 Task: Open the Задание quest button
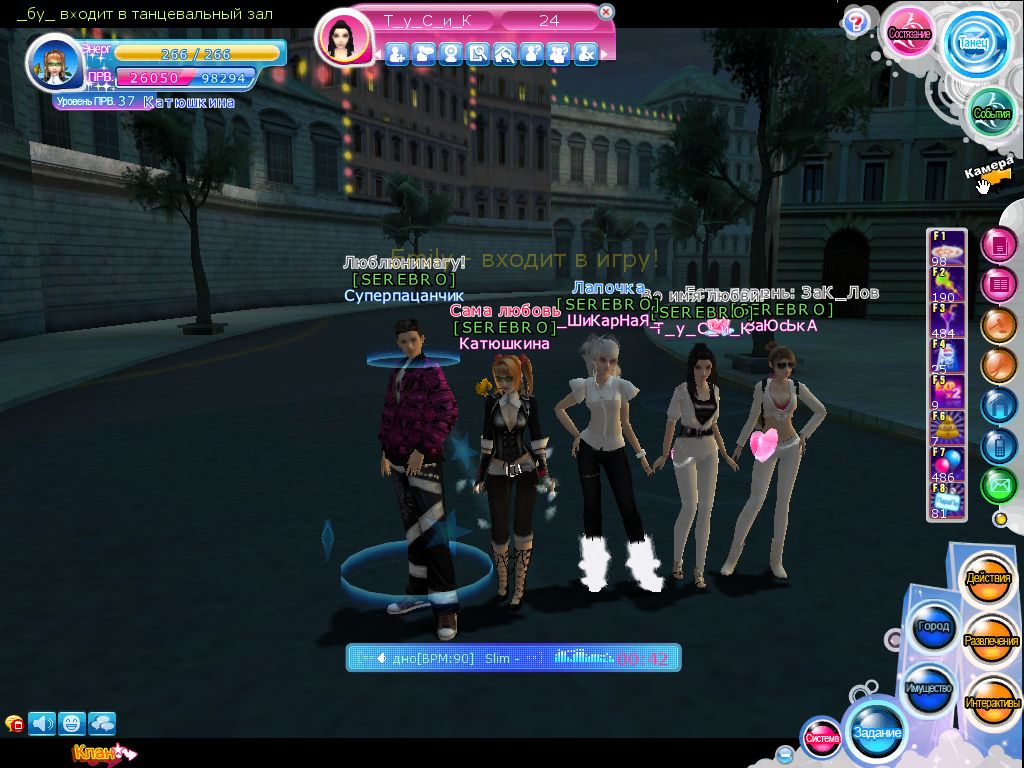pyautogui.click(x=877, y=732)
